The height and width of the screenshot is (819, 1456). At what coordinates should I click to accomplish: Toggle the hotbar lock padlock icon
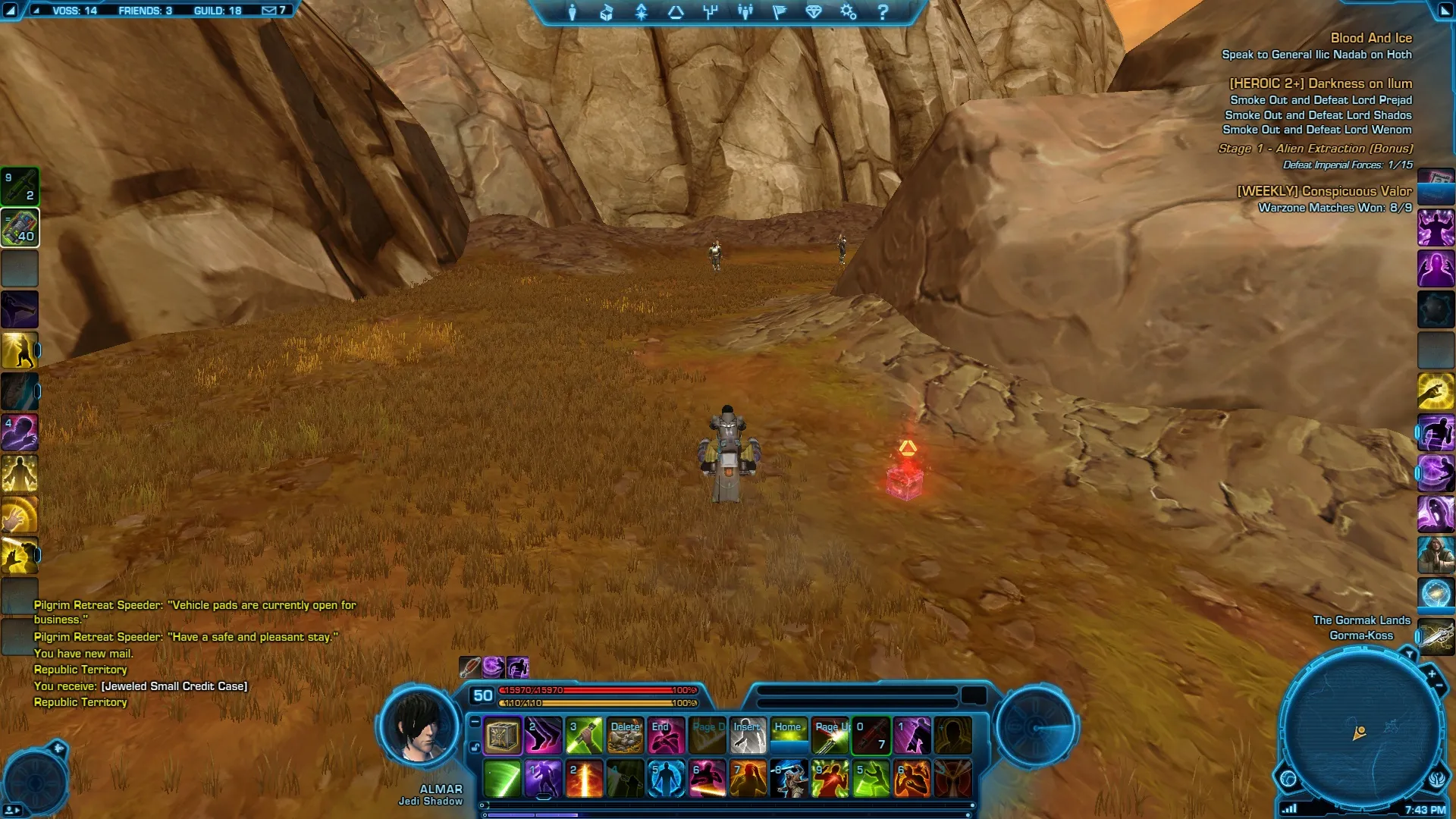pos(475,747)
